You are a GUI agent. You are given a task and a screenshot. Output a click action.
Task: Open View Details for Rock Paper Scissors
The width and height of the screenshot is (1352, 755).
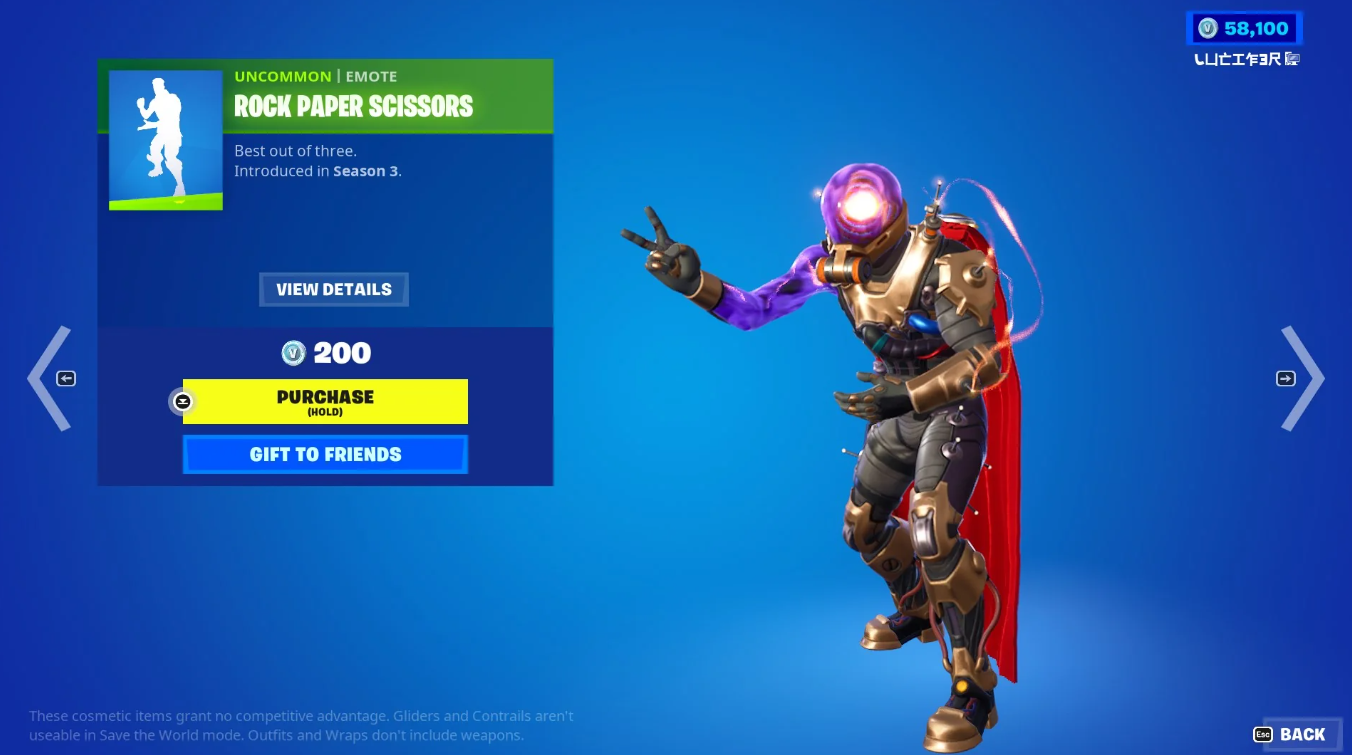(333, 289)
